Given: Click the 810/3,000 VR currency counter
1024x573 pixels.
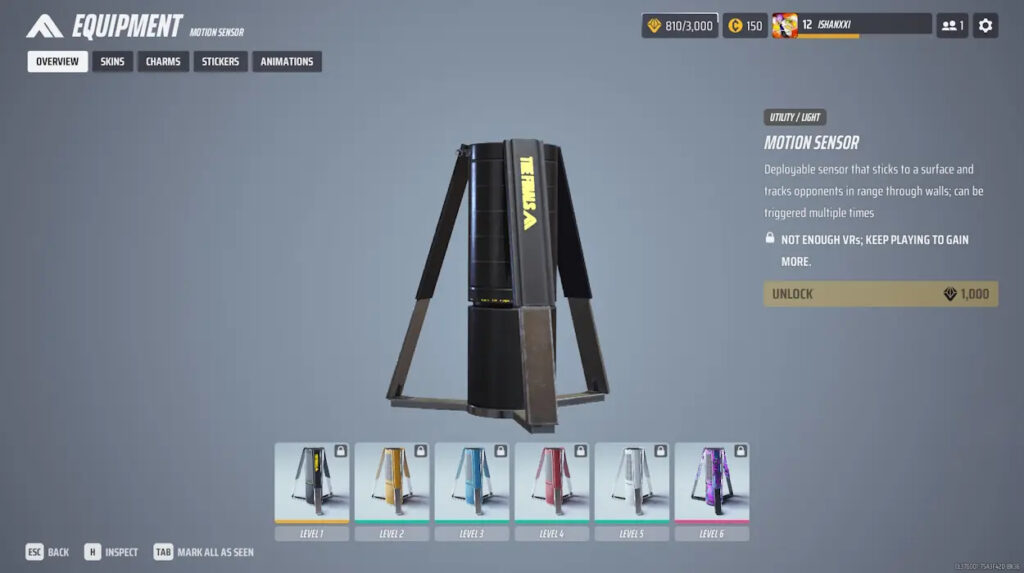Looking at the screenshot, I should [x=679, y=26].
